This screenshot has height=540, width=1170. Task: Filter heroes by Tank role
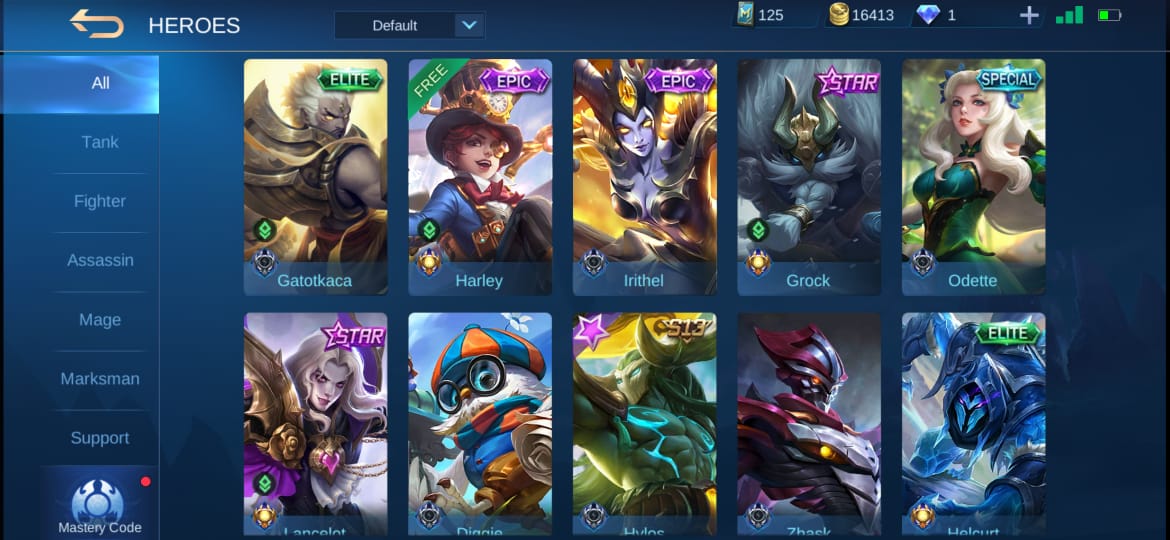100,142
